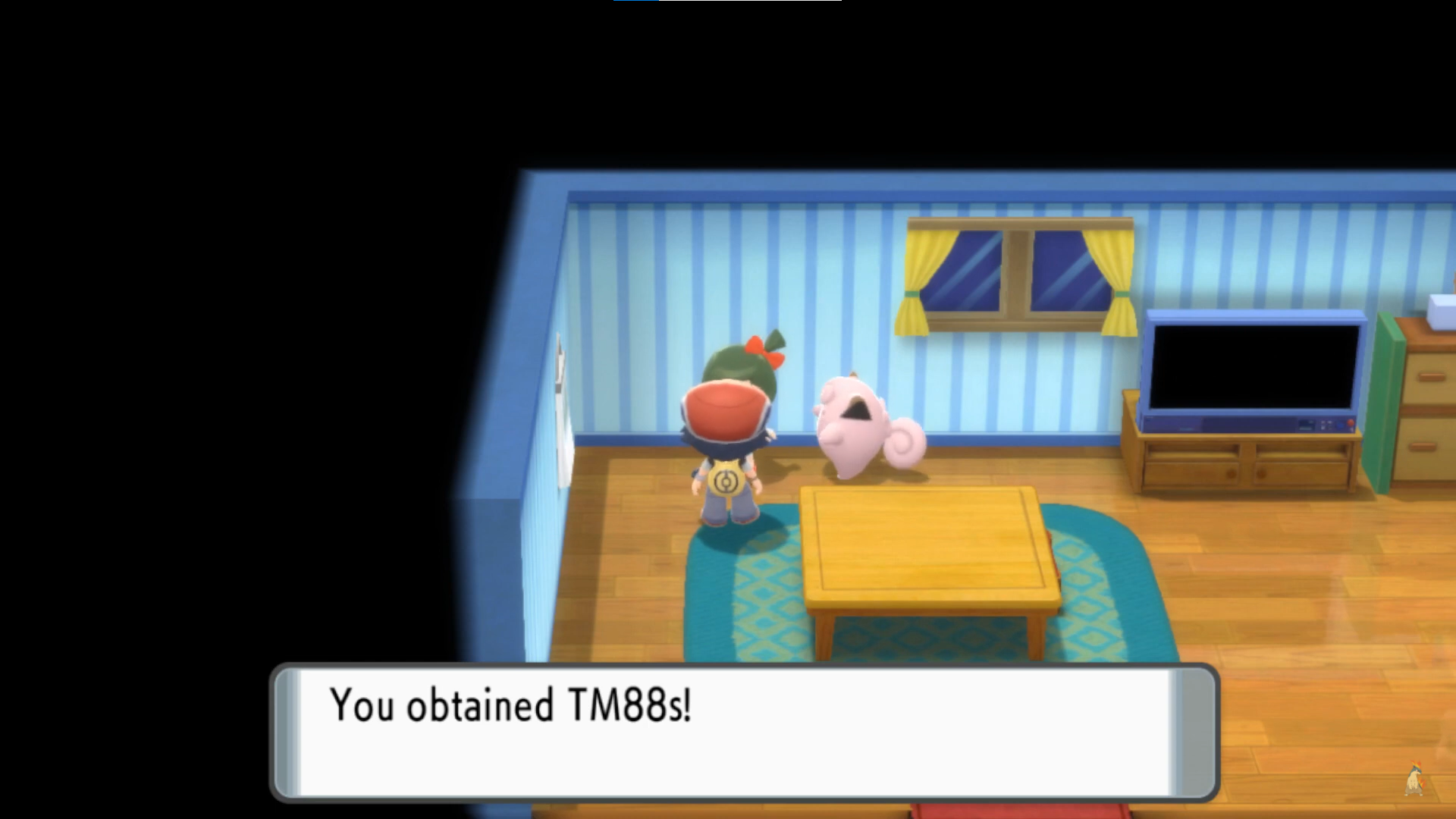
Task: Advance the "You obtained TM88s!" dialogue box
Action: pos(743,732)
